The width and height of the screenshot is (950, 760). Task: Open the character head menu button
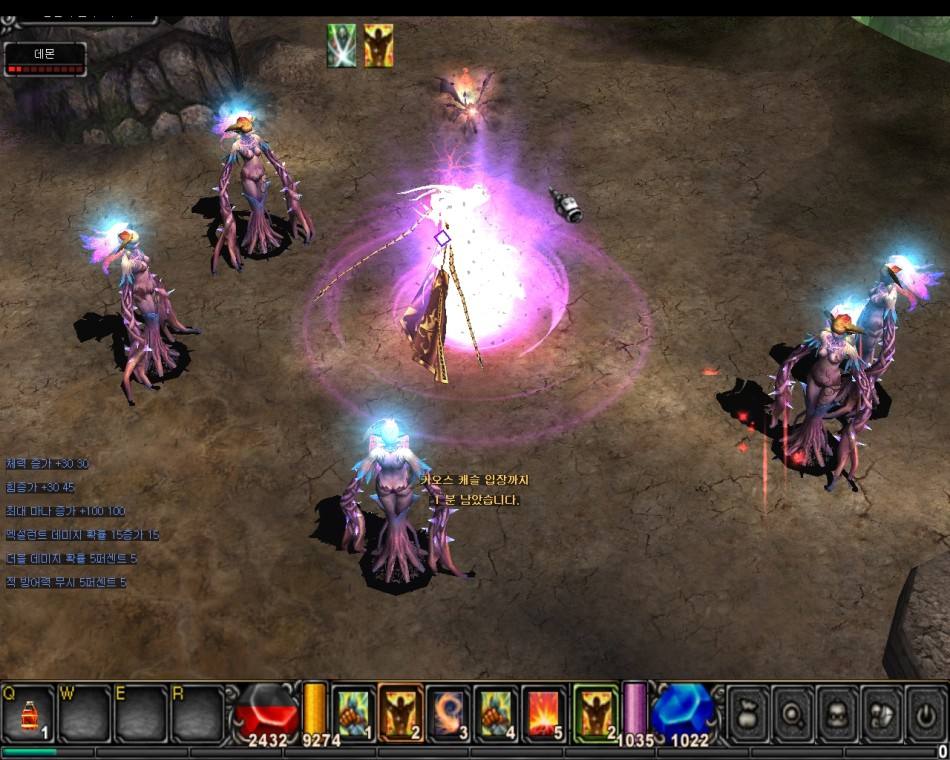[x=838, y=714]
